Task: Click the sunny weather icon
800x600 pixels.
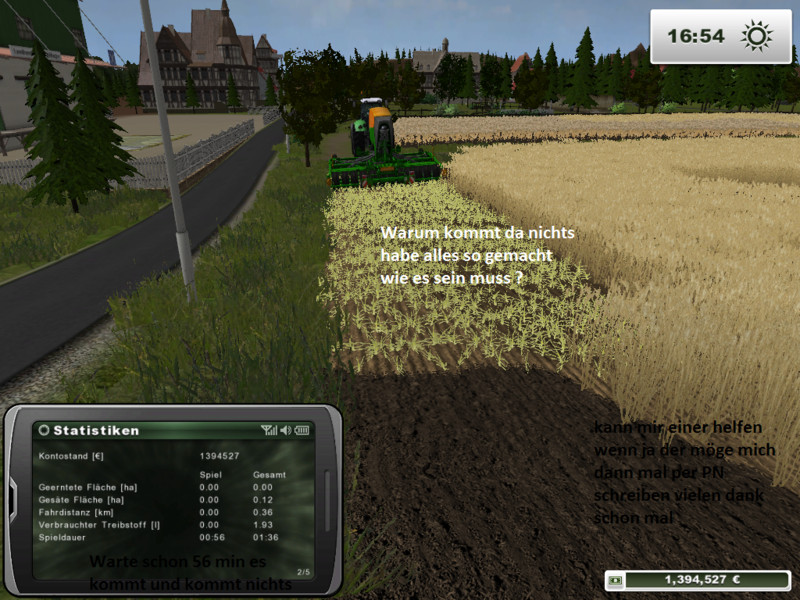Action: (x=756, y=37)
